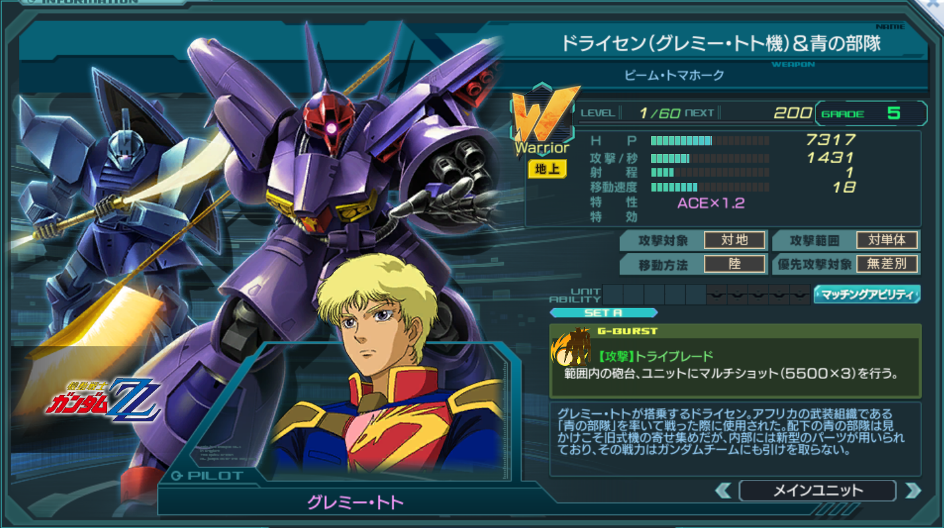Open the マッチングアビリティ (Matching Ability) button
This screenshot has width=944, height=528.
point(867,294)
